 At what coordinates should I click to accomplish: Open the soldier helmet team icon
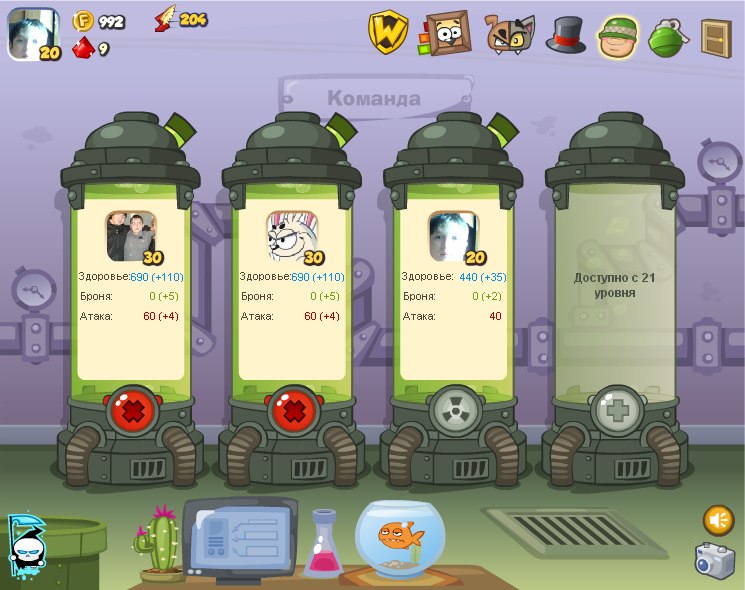point(619,36)
